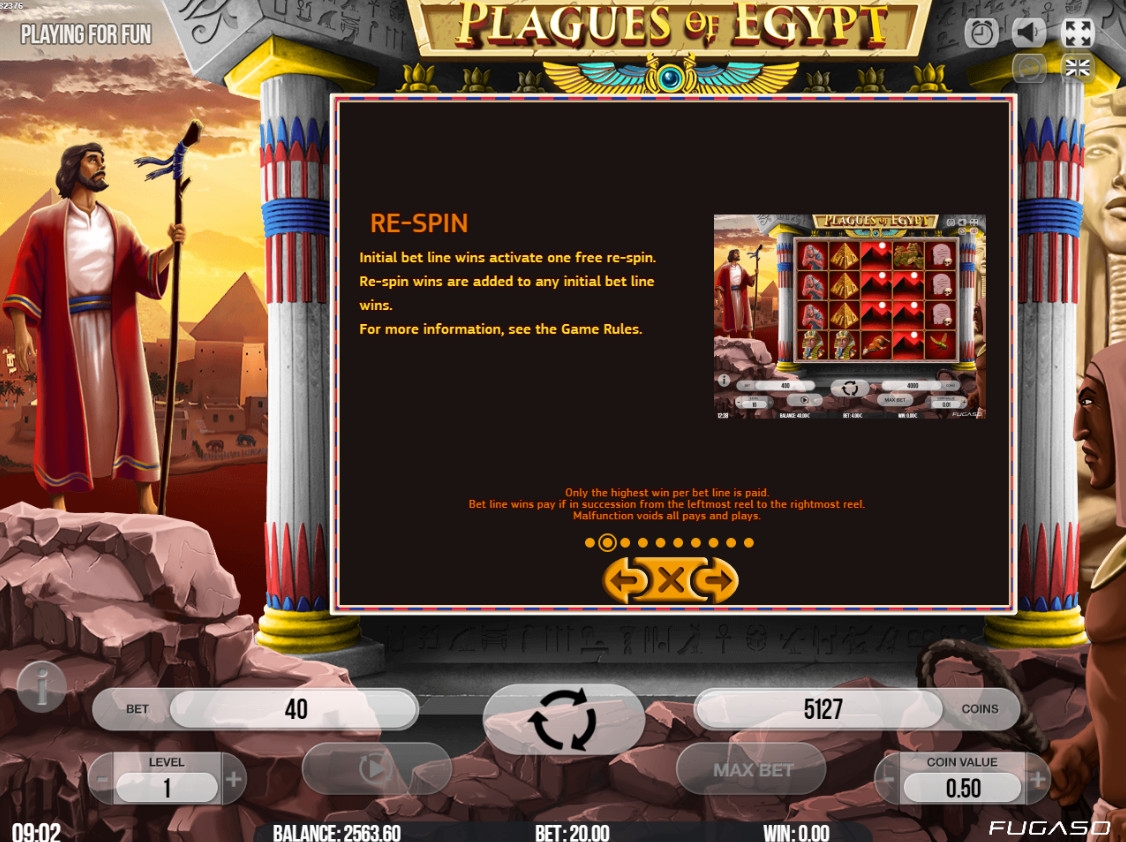Enter fullscreen mode with the arrows icon
Image resolution: width=1126 pixels, height=842 pixels.
(1077, 33)
